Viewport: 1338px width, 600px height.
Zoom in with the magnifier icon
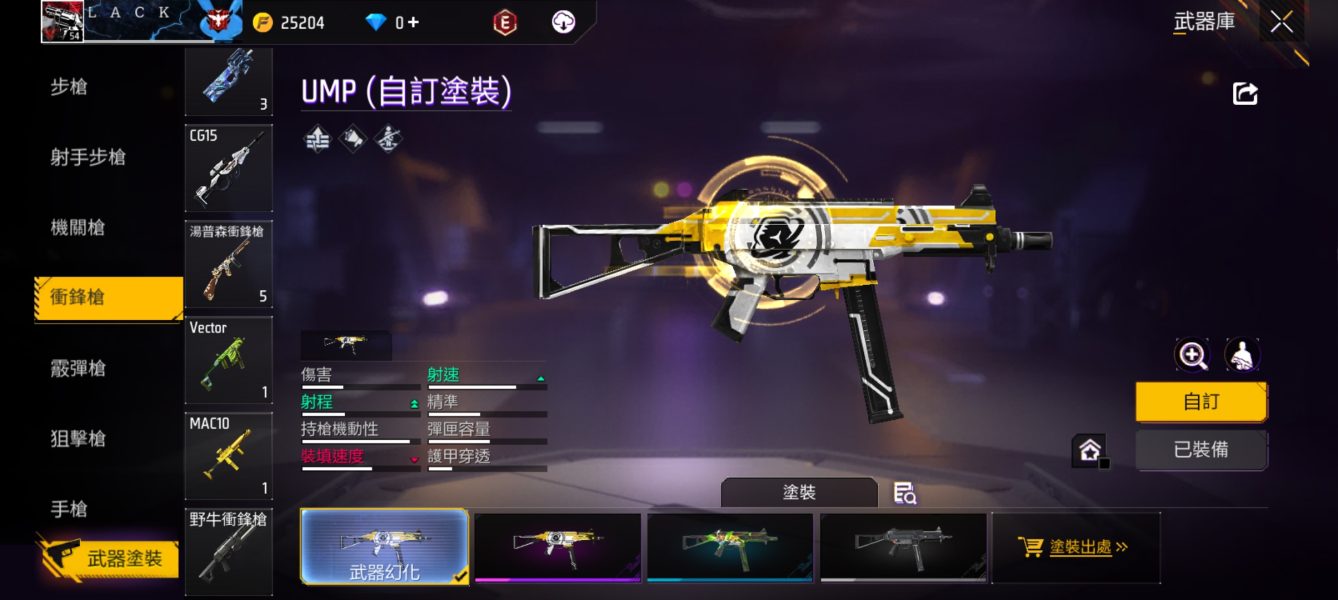click(x=1192, y=355)
